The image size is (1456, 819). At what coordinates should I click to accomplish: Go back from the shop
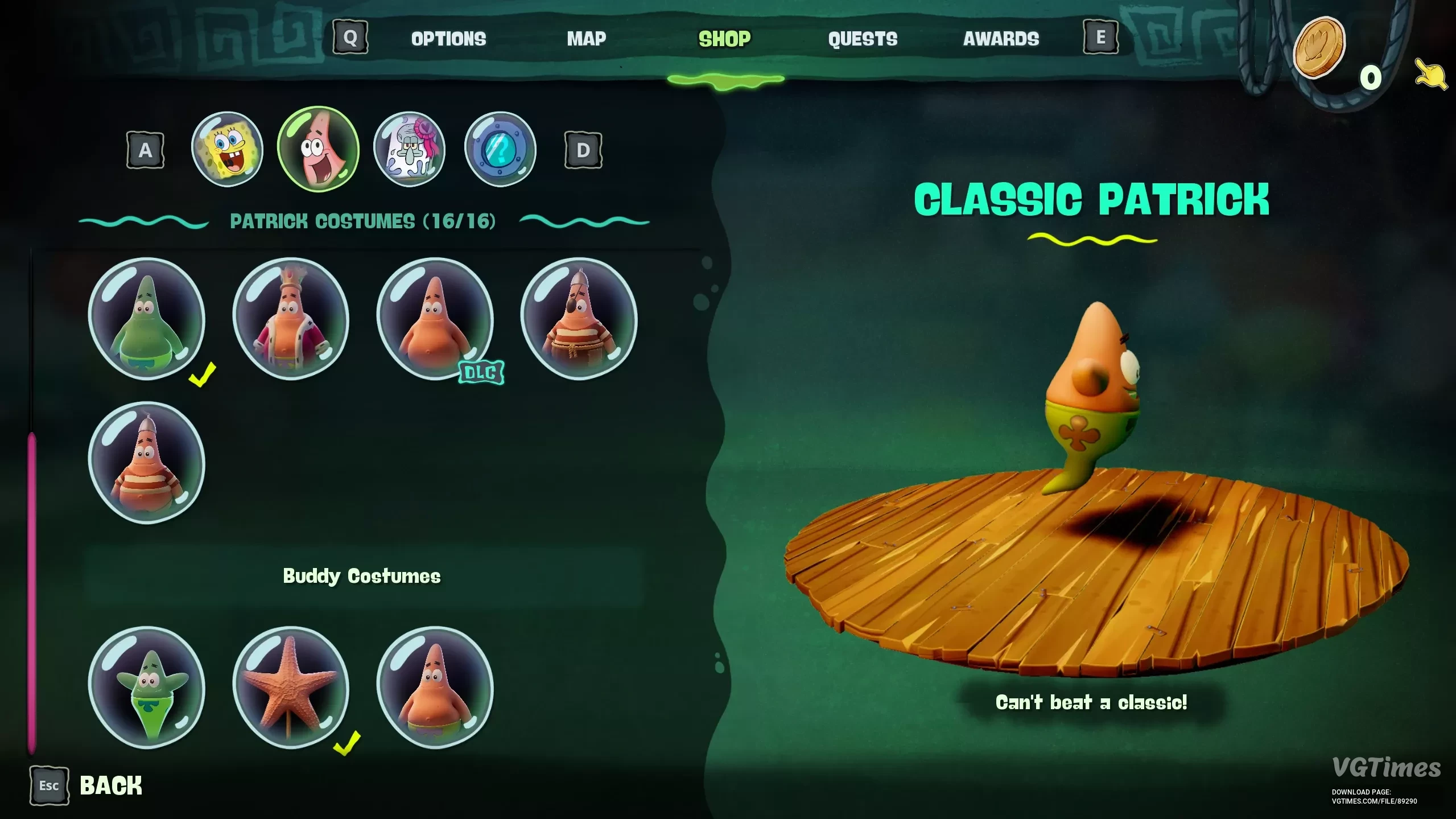tap(85, 786)
